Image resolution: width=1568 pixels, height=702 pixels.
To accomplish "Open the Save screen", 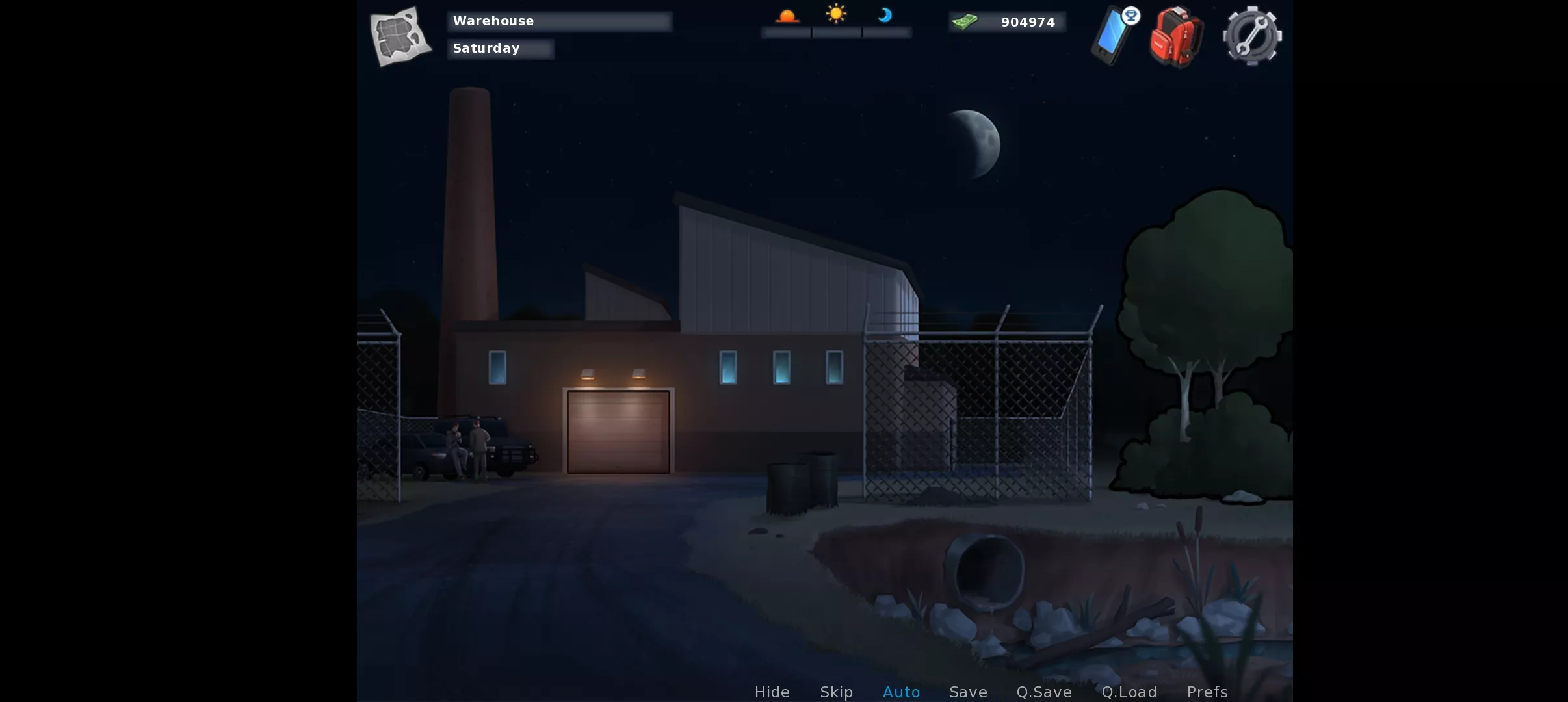I will coord(968,692).
